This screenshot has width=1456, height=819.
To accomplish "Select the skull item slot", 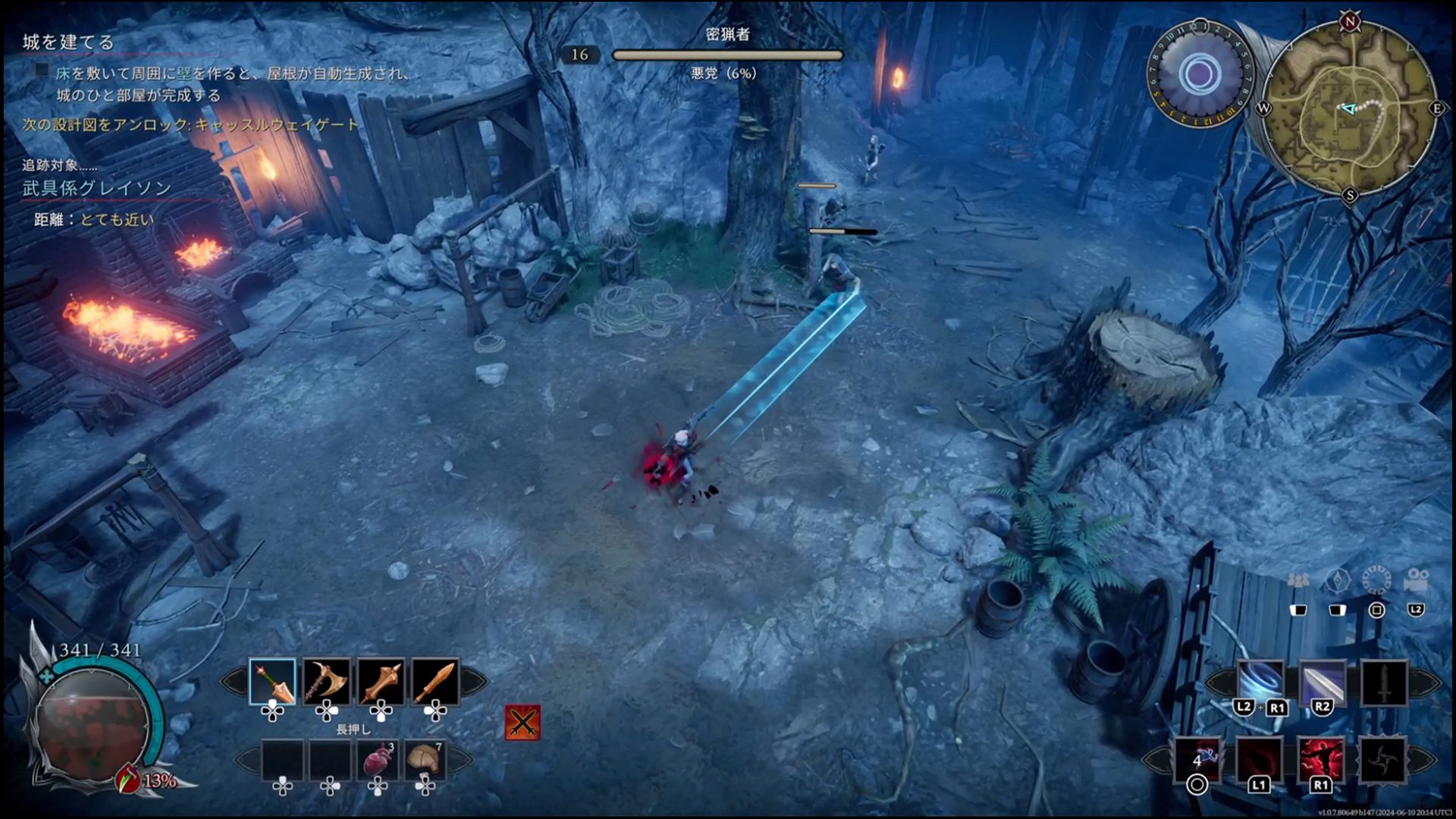I will tap(425, 760).
